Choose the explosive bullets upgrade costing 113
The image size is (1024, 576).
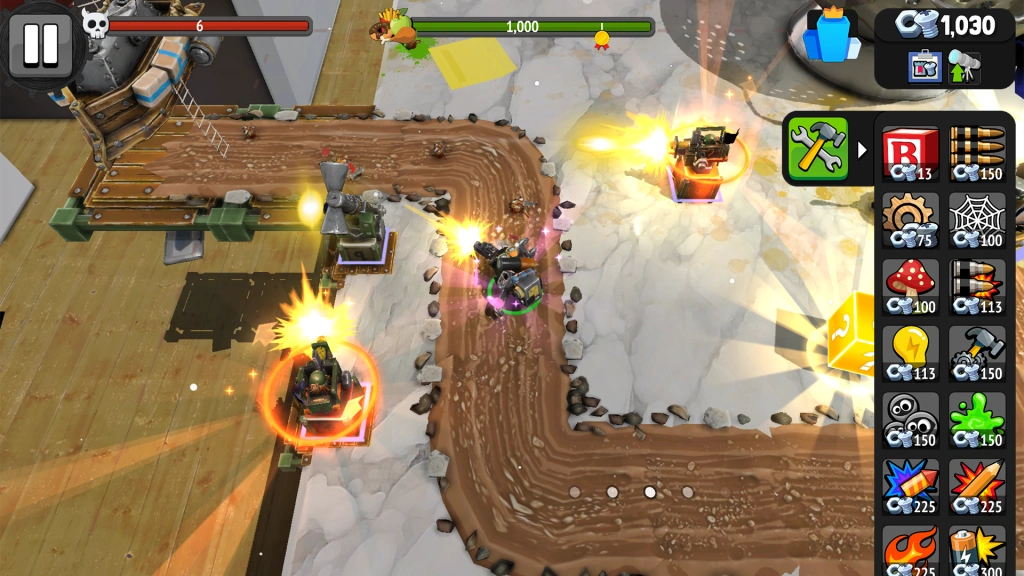coord(977,285)
